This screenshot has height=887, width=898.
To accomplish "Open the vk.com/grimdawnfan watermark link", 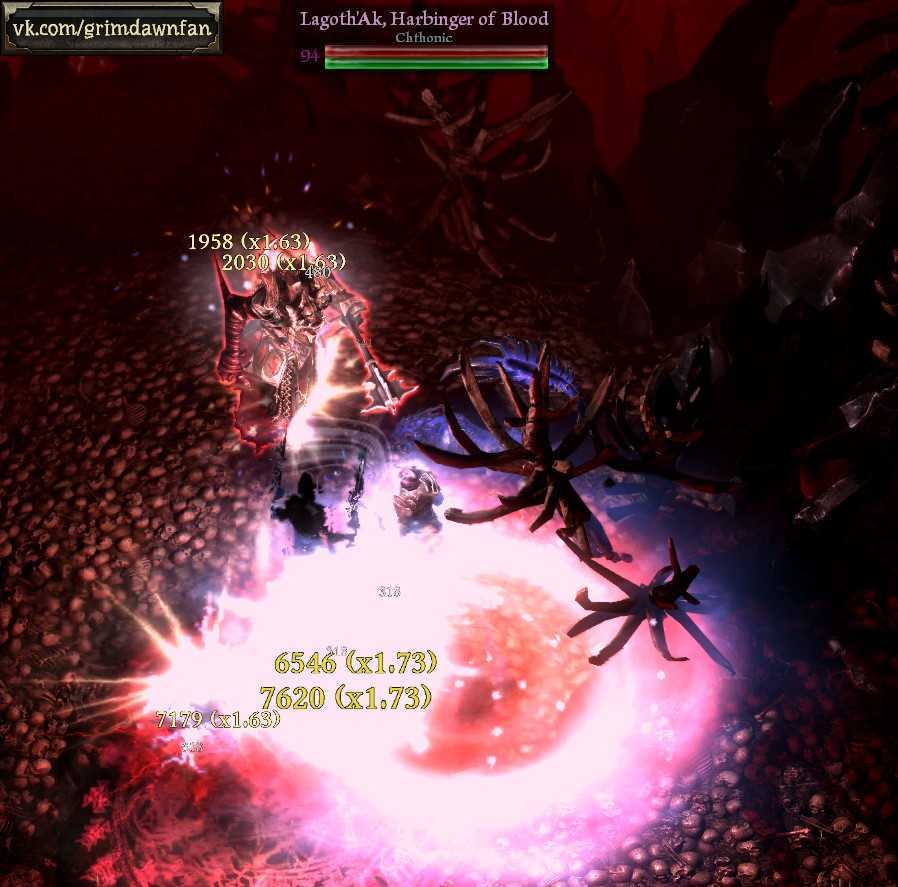I will point(111,27).
